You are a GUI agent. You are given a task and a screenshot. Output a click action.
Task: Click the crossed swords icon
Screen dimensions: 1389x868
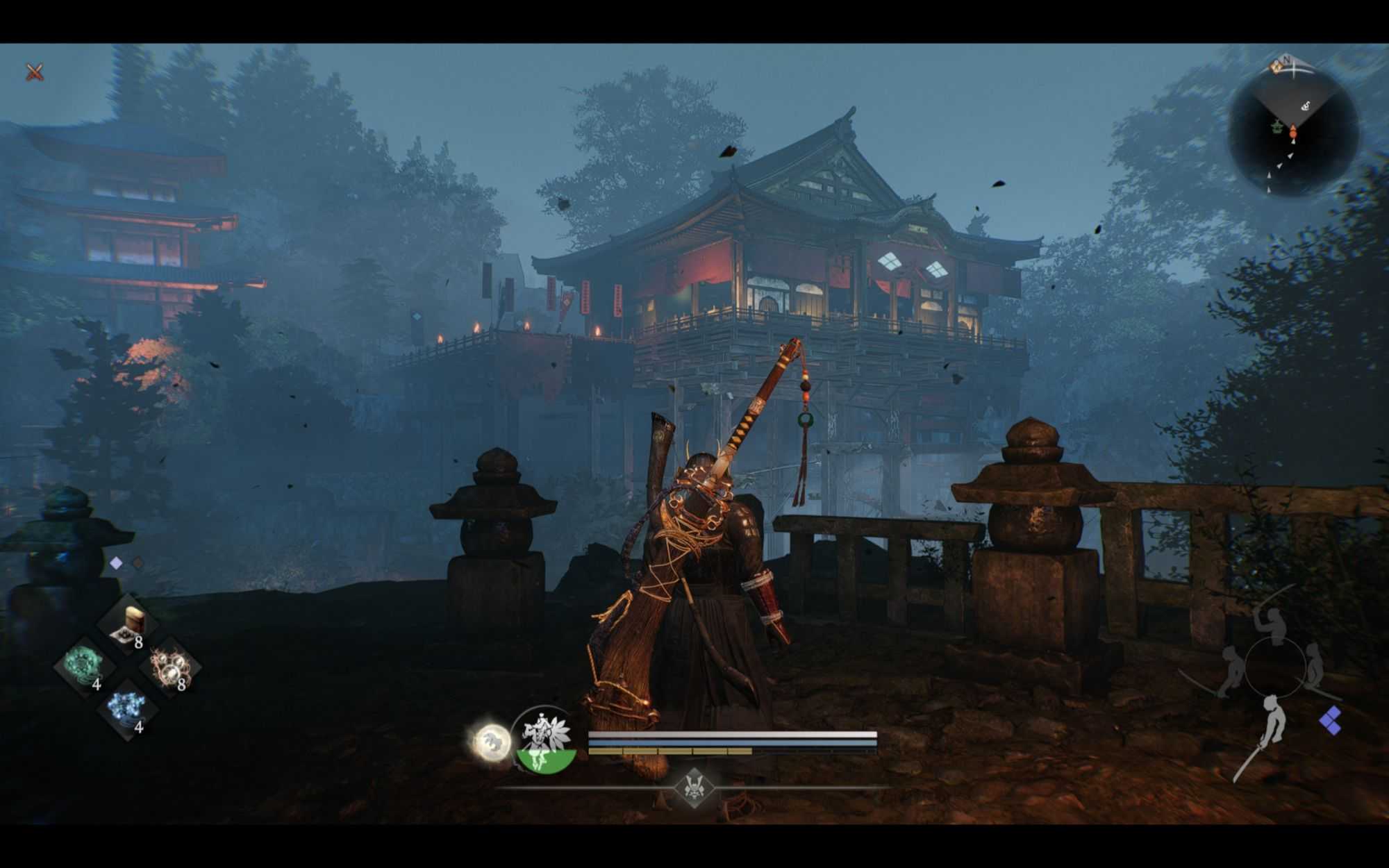(x=35, y=72)
